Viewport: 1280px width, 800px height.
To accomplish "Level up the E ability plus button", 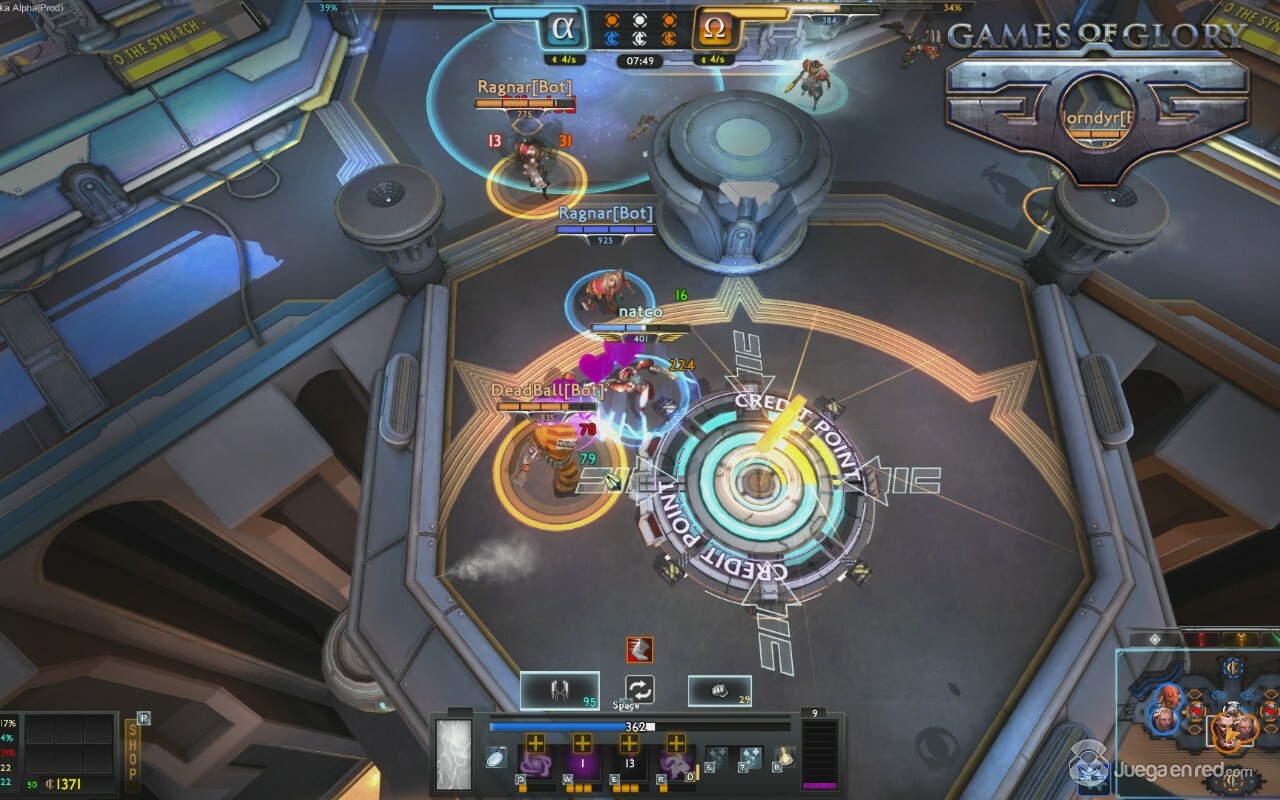I will pos(629,743).
